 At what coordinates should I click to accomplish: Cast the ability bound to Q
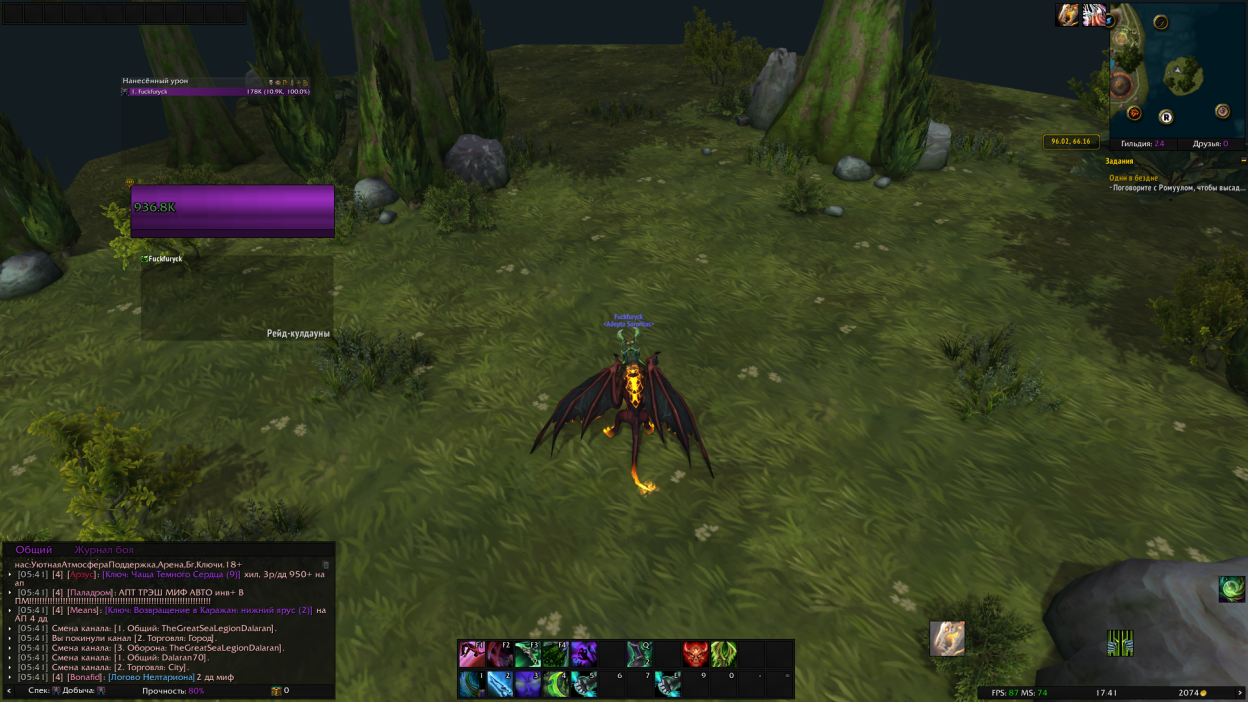[x=639, y=655]
